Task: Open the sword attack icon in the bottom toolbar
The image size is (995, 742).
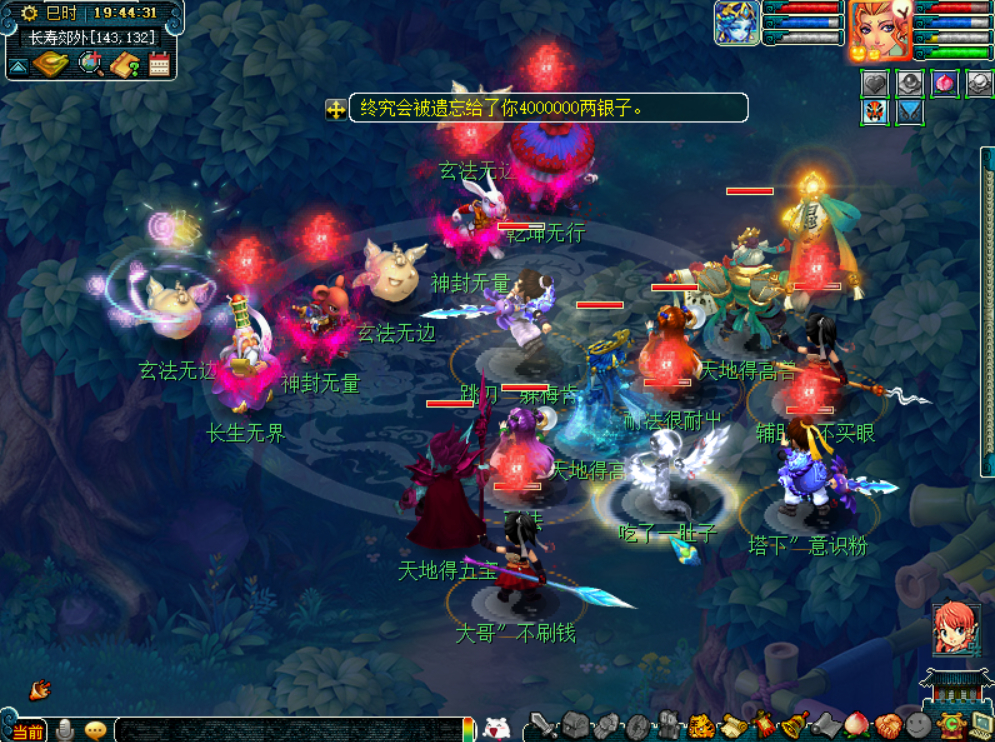Action: click(541, 725)
